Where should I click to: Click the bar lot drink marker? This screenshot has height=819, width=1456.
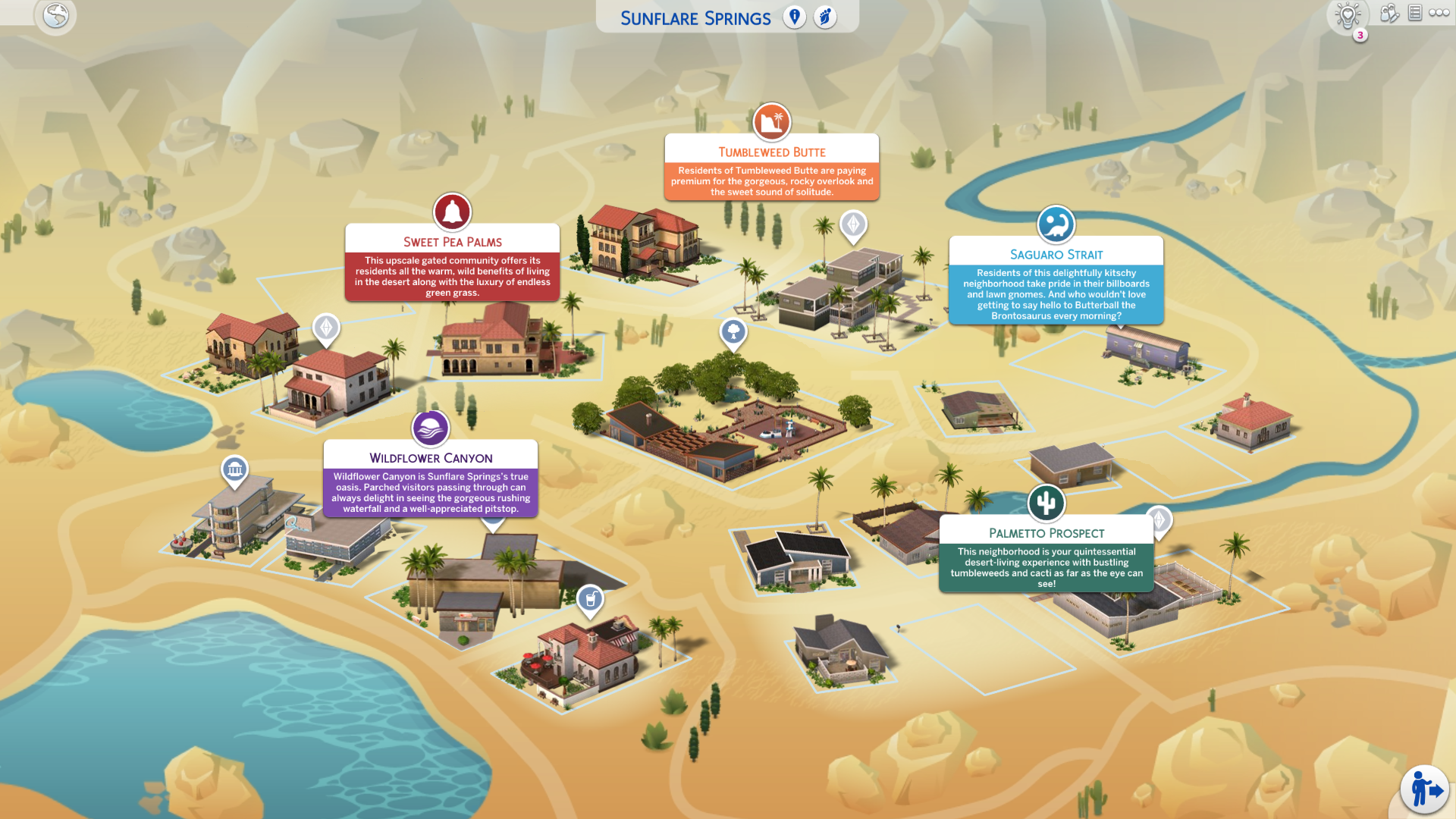590,599
